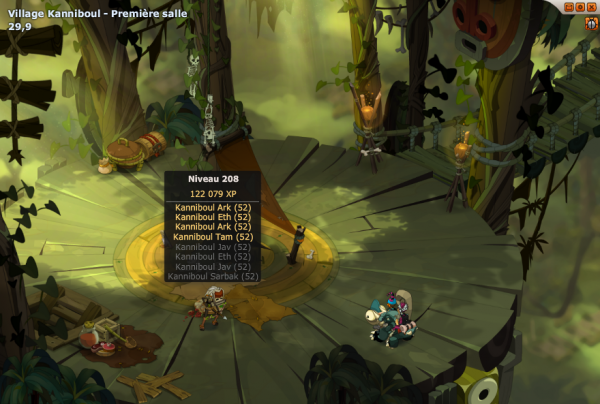This screenshot has width=600, height=404.
Task: Click the leftmost orange window button
Action: tap(570, 6)
